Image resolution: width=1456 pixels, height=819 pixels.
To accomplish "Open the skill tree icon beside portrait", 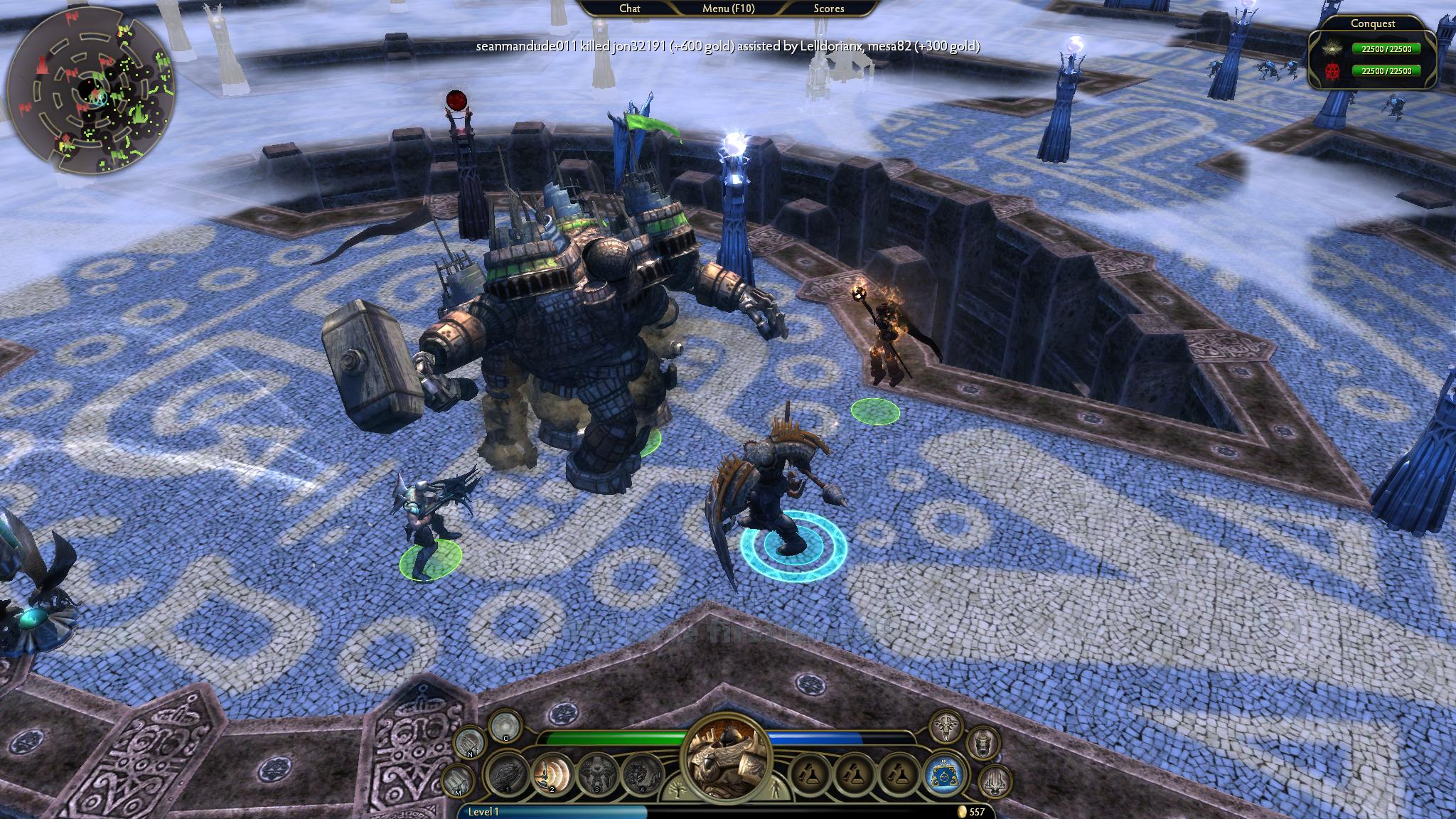I will 675,789.
